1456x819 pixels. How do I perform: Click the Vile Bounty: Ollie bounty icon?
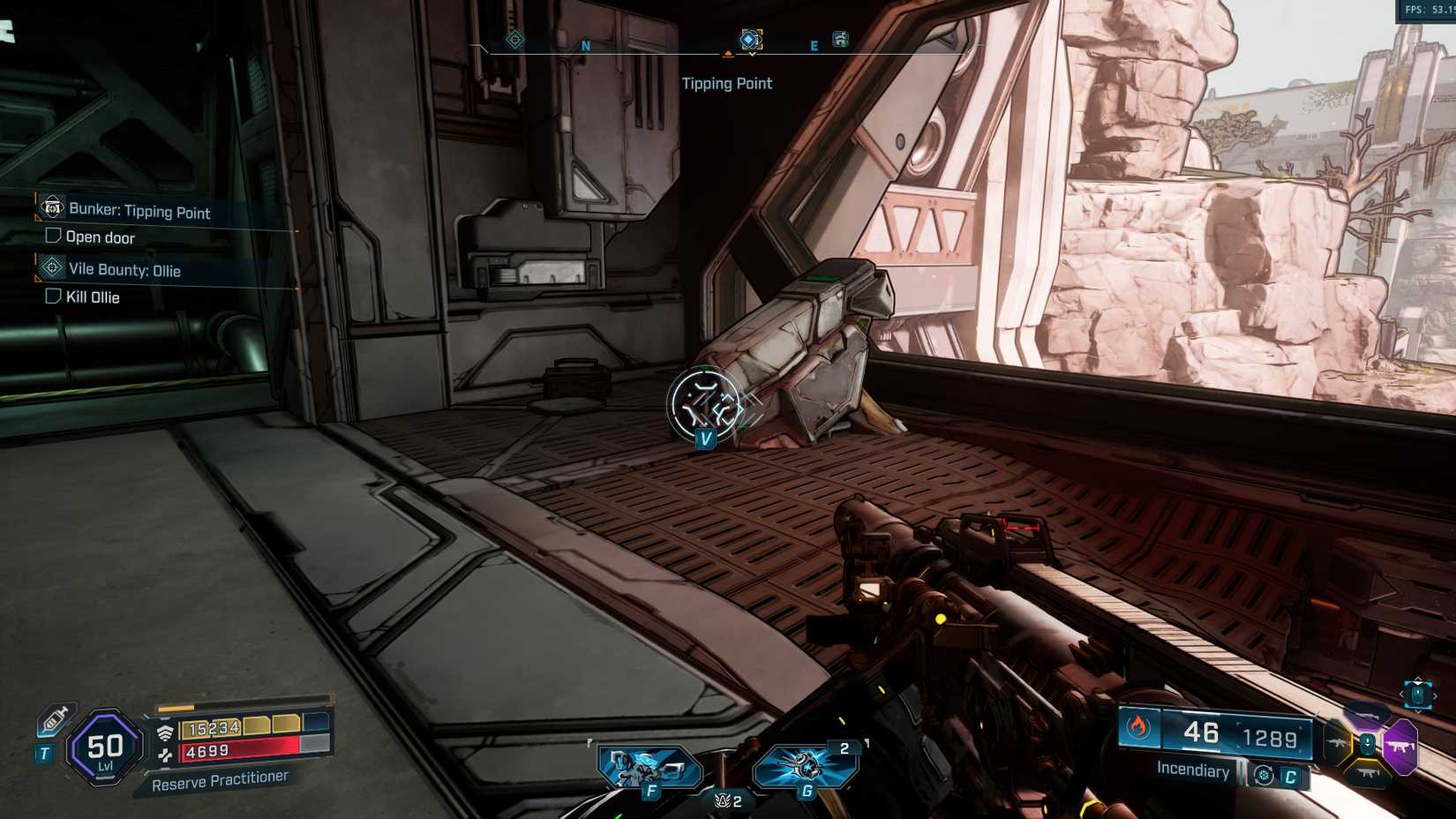[52, 269]
